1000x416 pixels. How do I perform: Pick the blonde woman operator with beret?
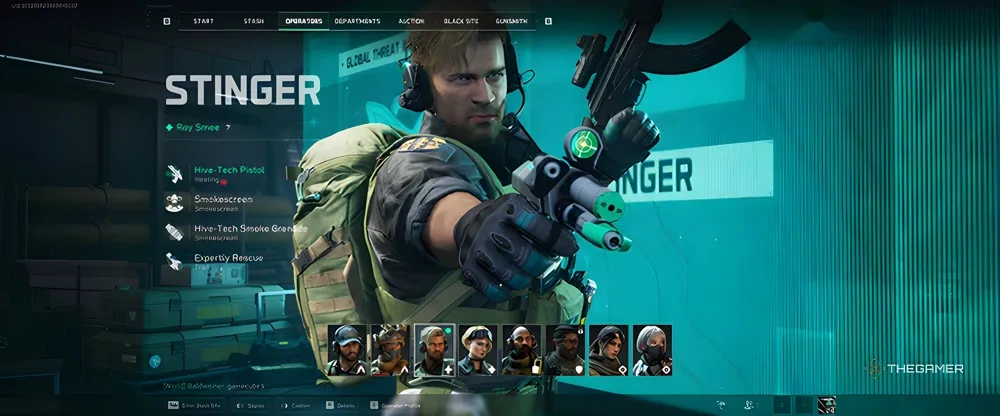click(x=478, y=350)
